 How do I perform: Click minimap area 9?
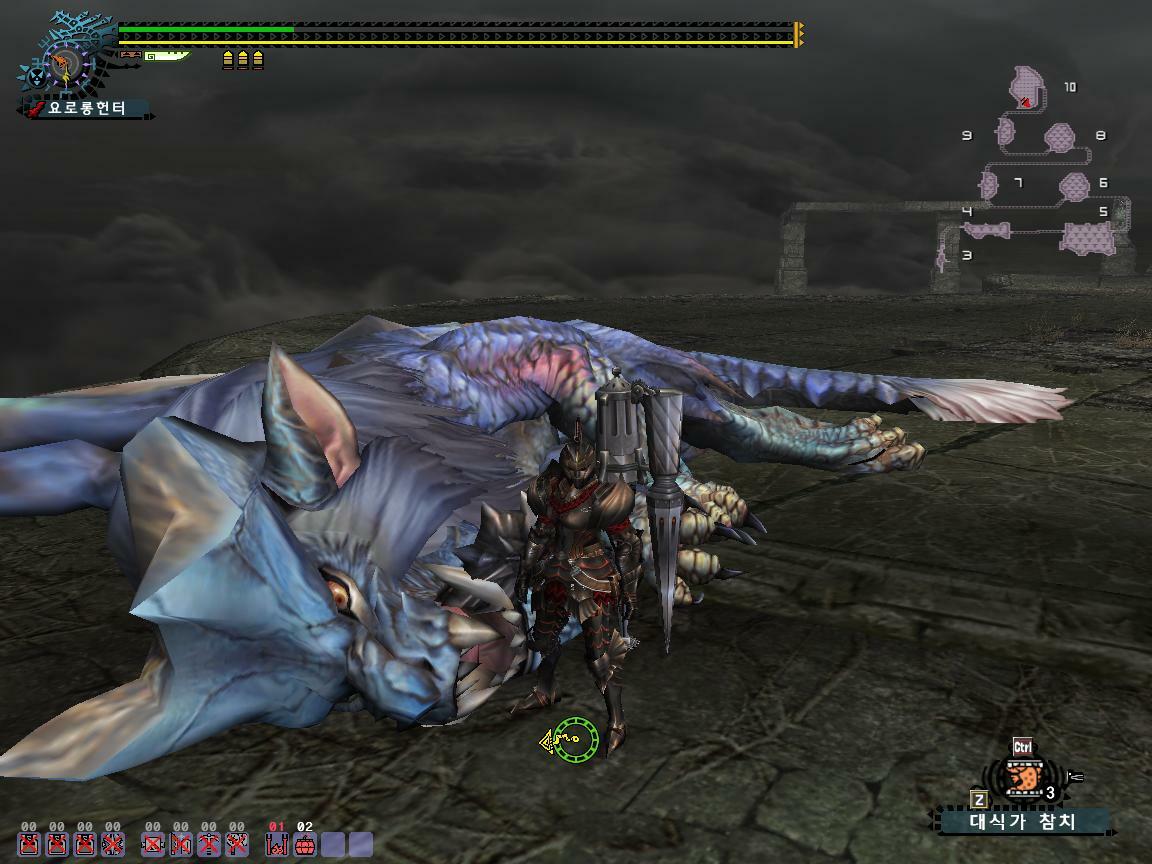pyautogui.click(x=1004, y=132)
